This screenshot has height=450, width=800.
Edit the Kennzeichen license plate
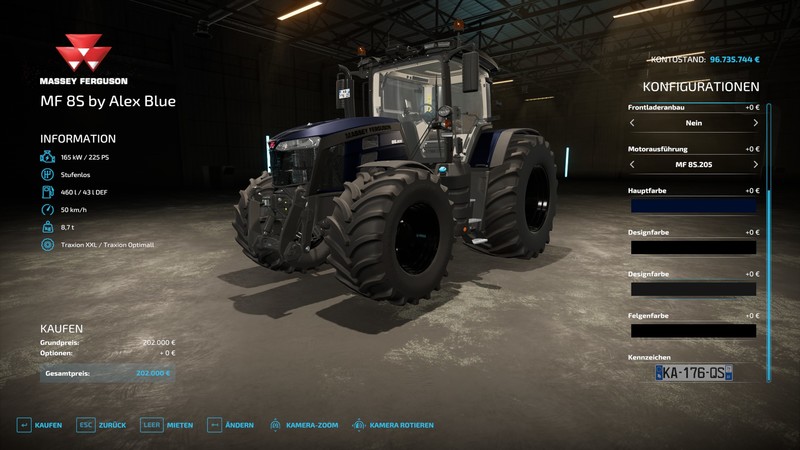point(694,372)
